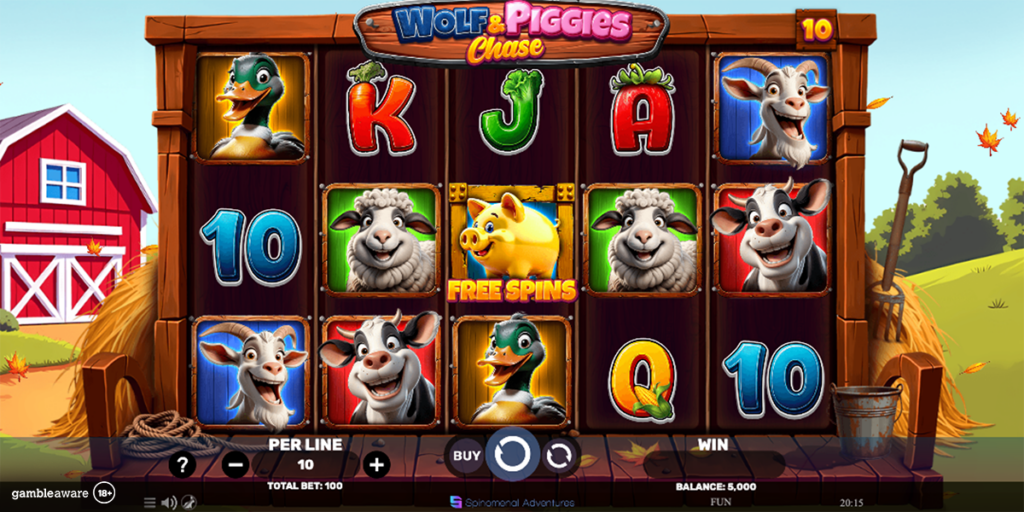Open the question mark help info

[181, 464]
